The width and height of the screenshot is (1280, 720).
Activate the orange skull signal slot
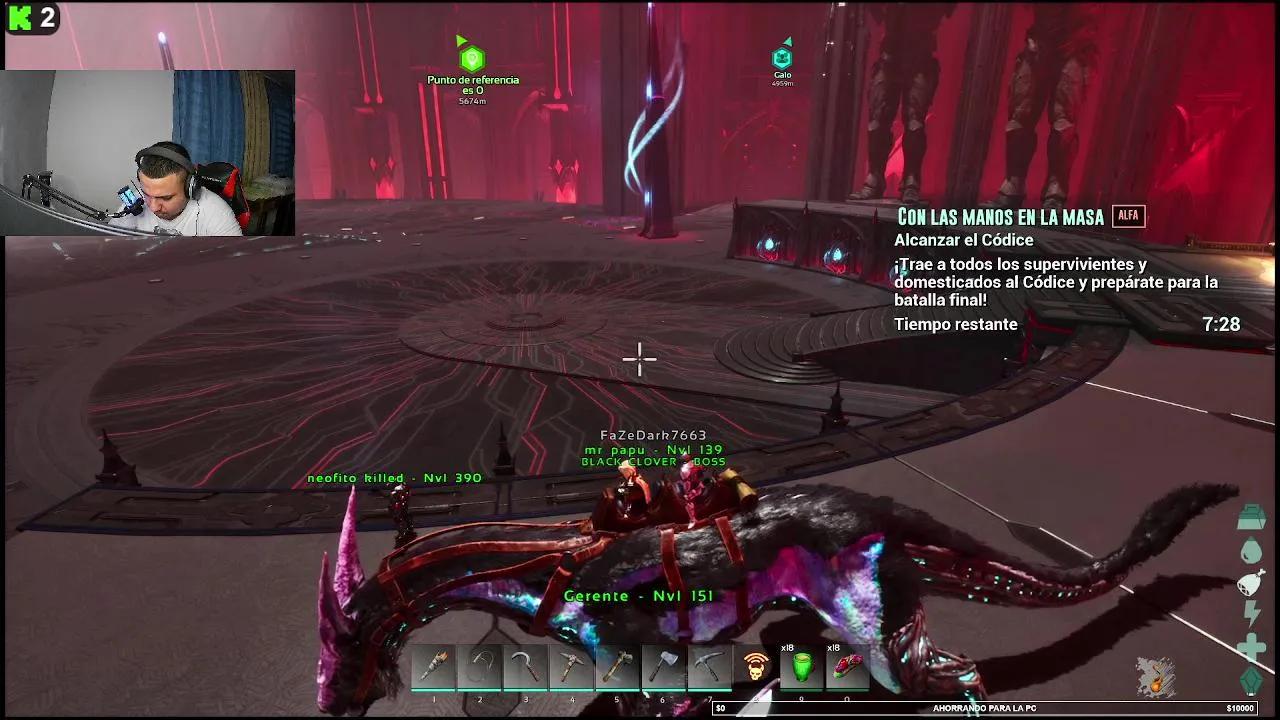tap(756, 668)
